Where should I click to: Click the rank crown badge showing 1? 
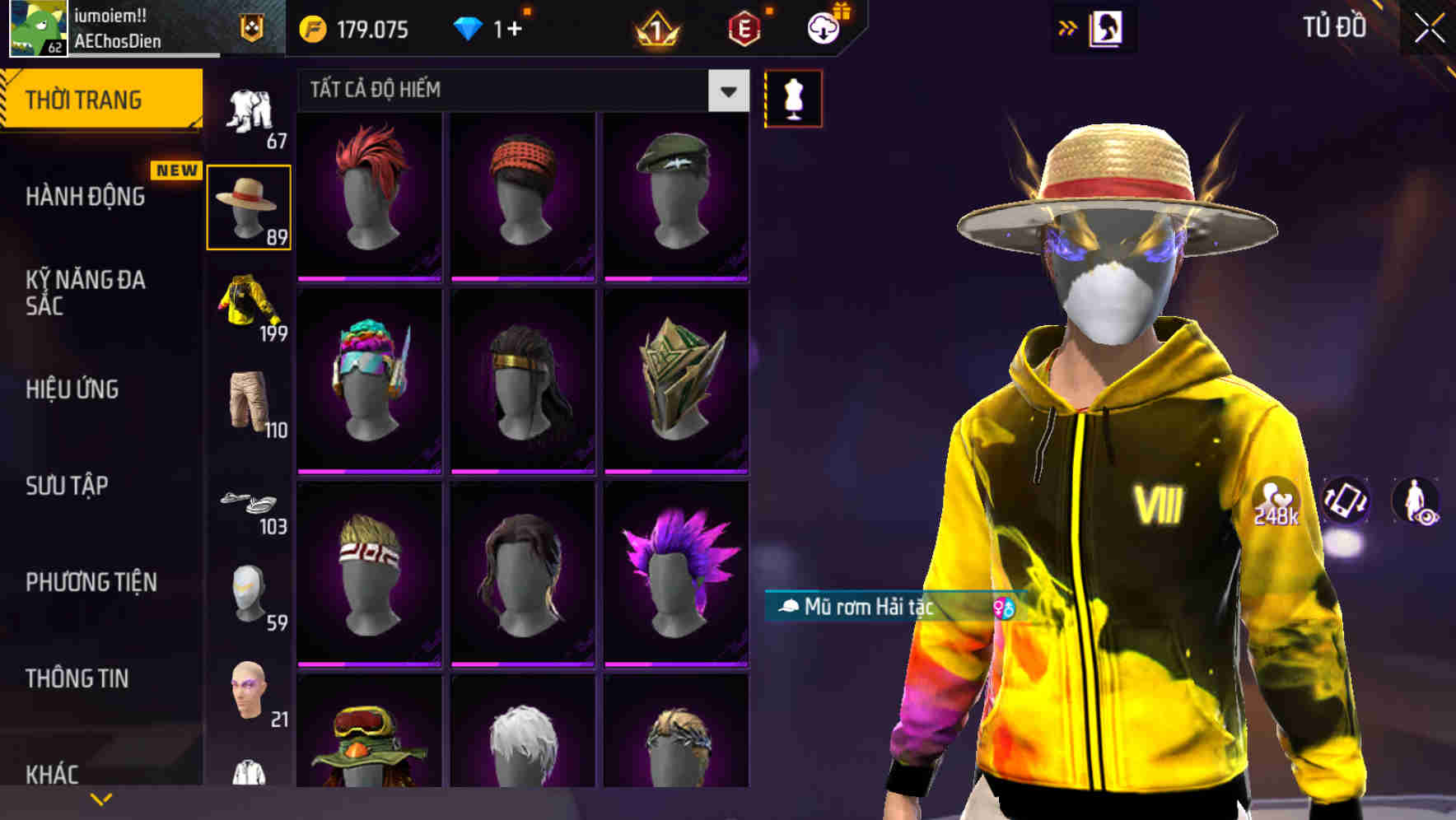point(655,29)
